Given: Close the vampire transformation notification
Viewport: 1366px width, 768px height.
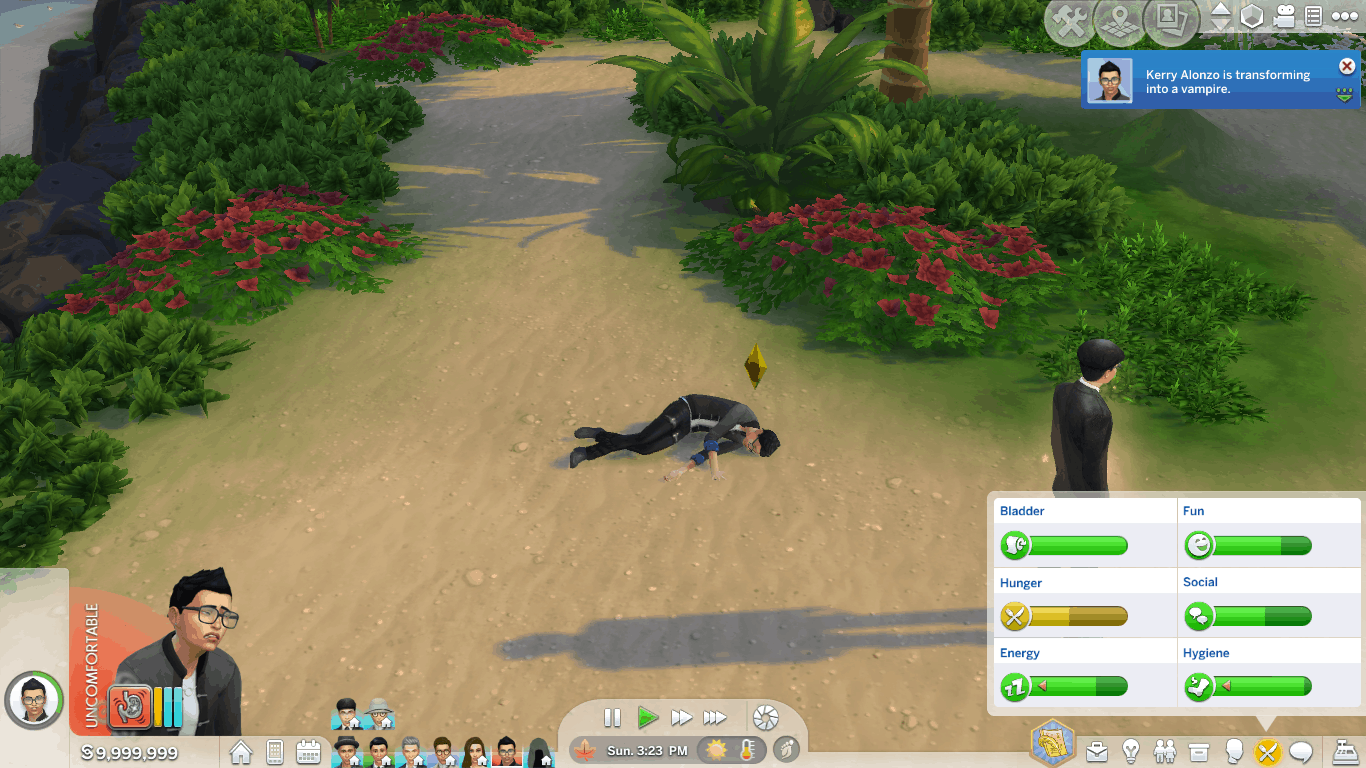Looking at the screenshot, I should coord(1347,67).
